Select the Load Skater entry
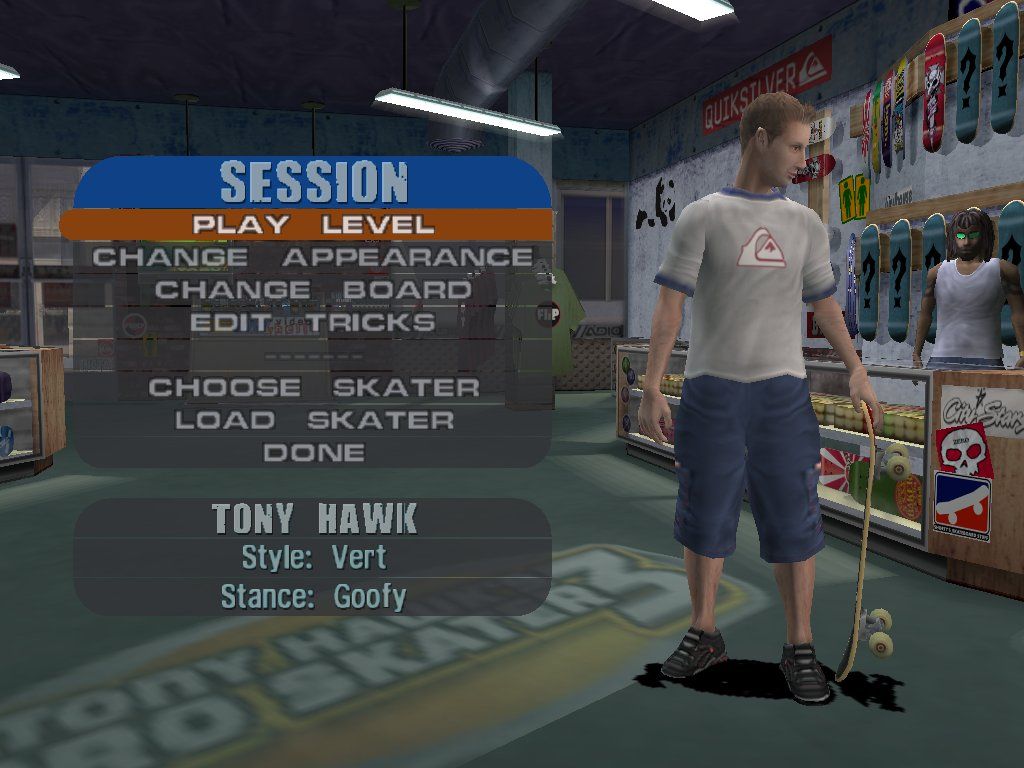This screenshot has width=1024, height=768. pyautogui.click(x=313, y=420)
